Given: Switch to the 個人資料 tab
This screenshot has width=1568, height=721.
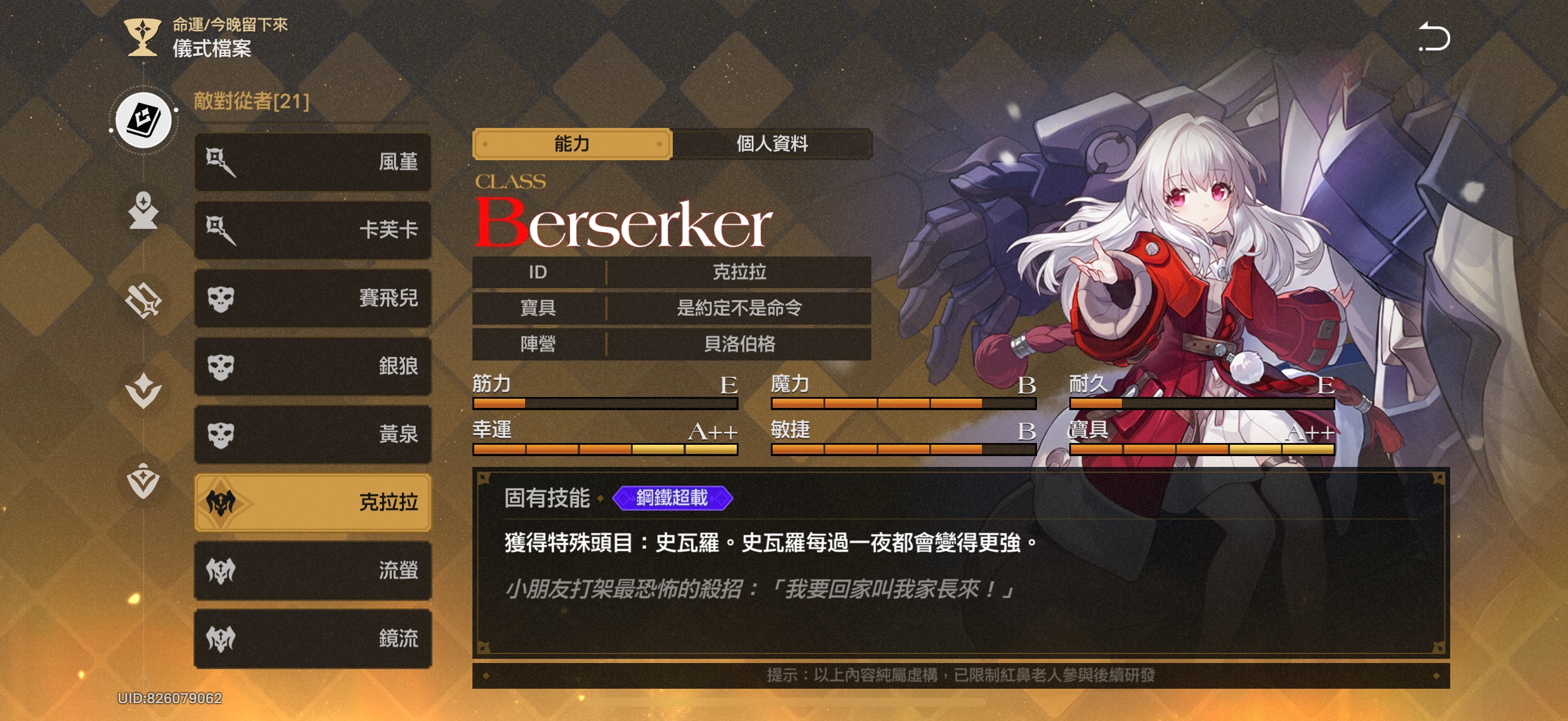Looking at the screenshot, I should tap(772, 144).
